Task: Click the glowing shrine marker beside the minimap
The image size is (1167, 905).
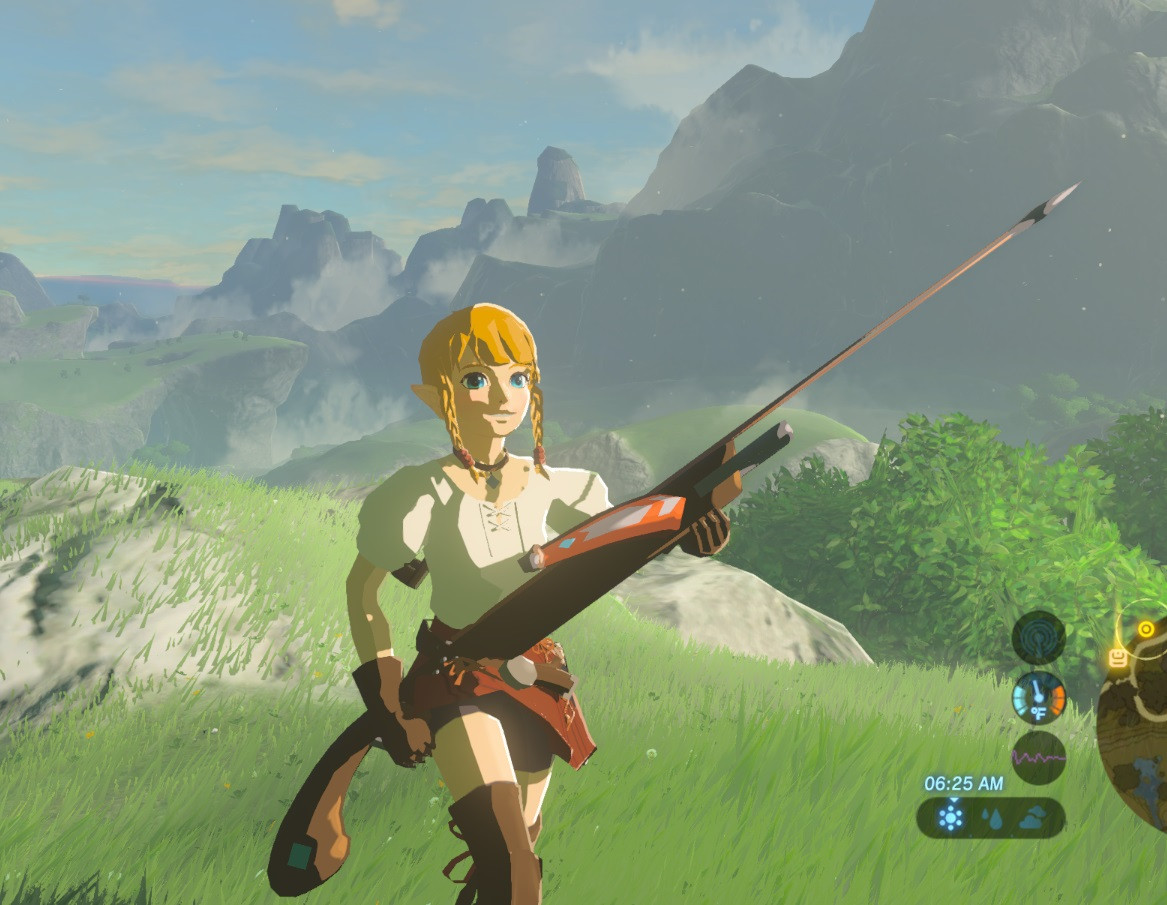Action: point(1118,657)
